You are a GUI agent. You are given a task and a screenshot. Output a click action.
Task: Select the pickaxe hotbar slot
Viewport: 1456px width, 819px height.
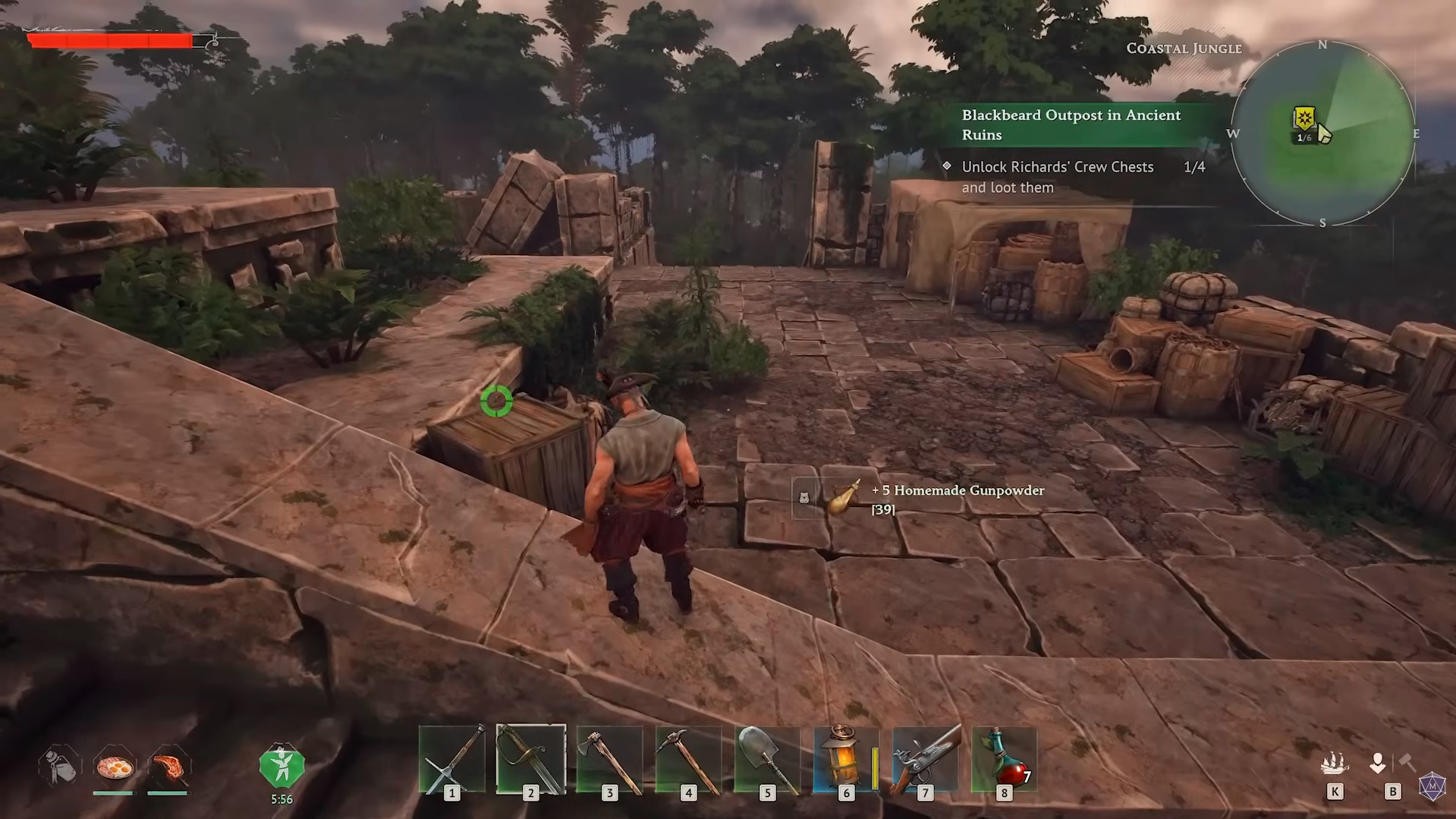[688, 761]
